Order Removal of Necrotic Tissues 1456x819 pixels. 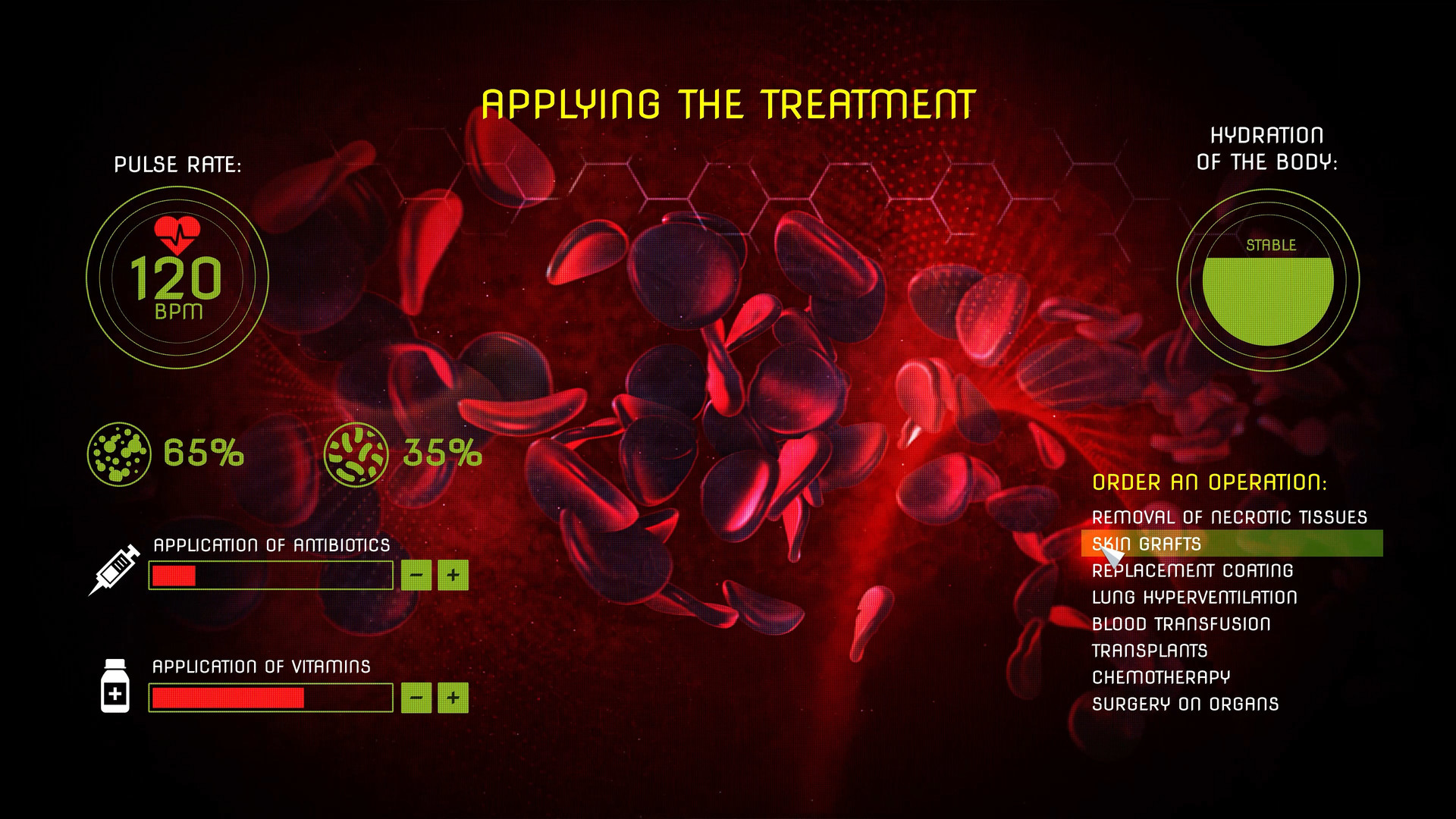coord(1229,517)
